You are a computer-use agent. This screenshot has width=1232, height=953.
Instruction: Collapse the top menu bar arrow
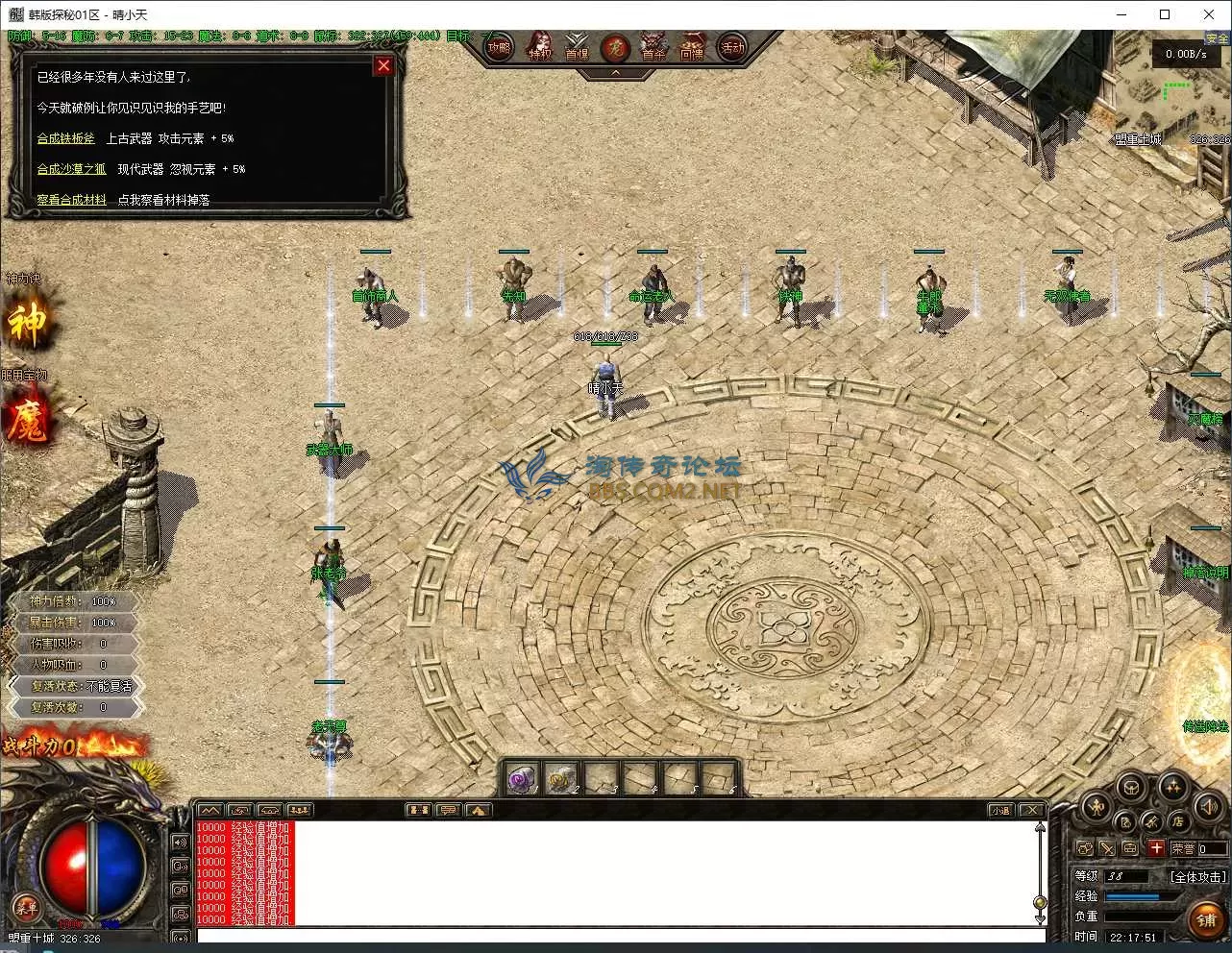pos(615,72)
